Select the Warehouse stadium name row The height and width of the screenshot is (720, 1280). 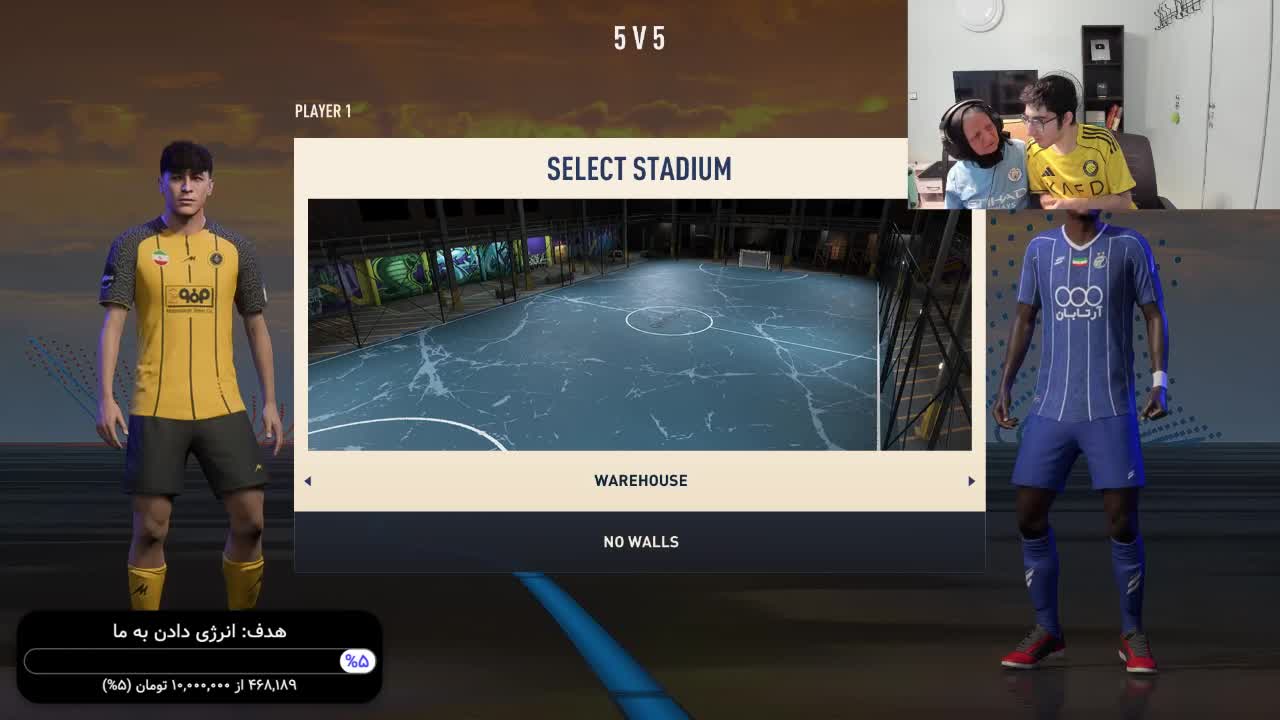640,481
